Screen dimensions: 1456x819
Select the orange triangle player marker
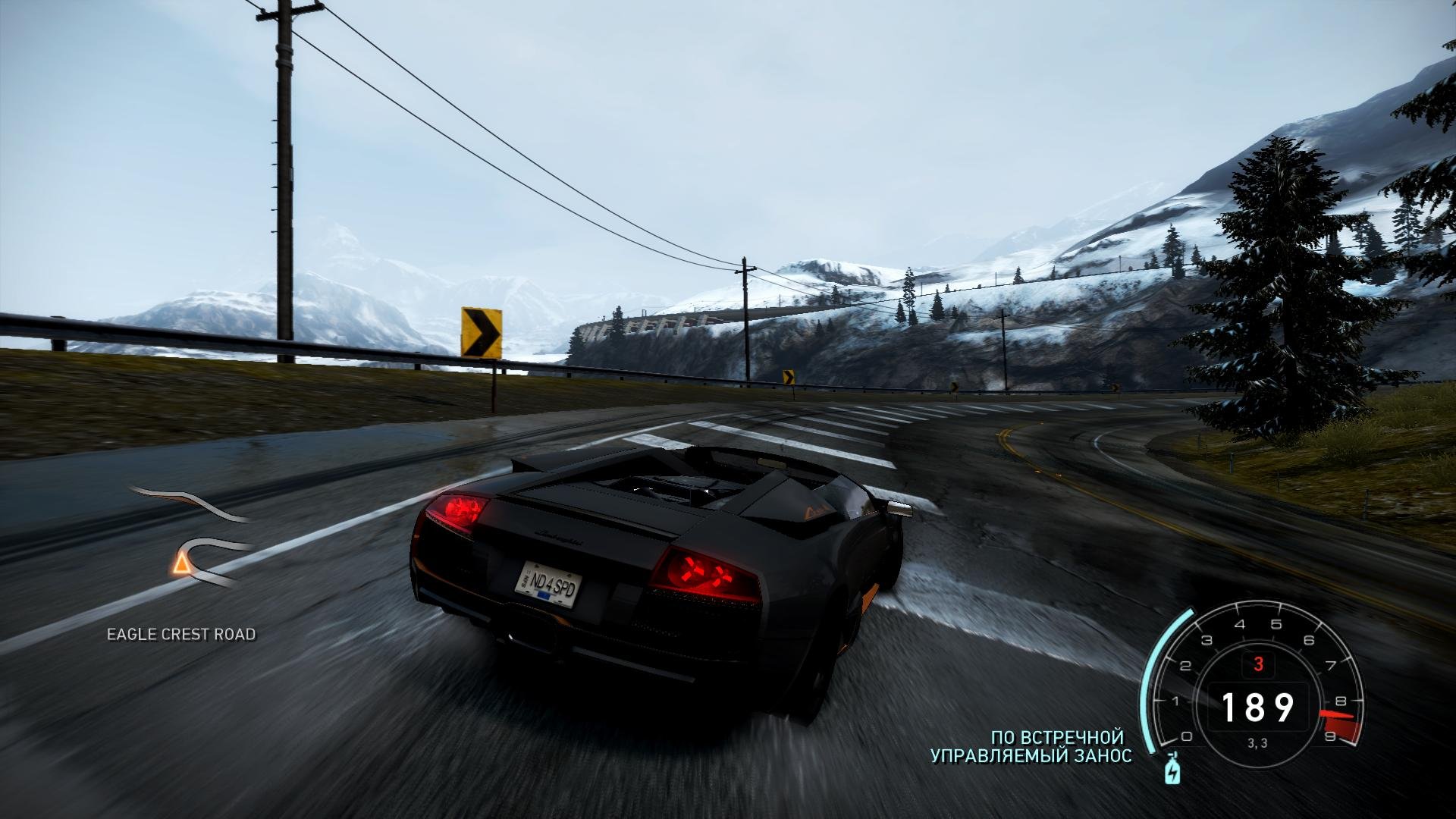(180, 563)
